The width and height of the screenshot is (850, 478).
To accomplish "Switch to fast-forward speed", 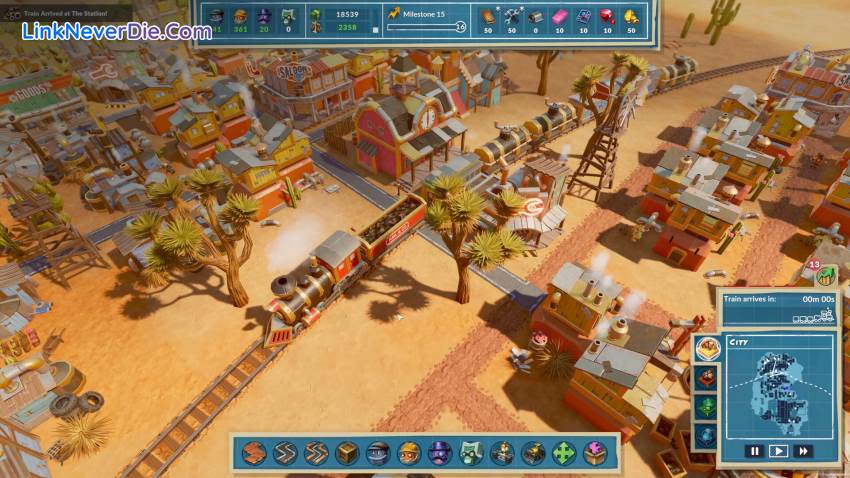I will coord(801,451).
